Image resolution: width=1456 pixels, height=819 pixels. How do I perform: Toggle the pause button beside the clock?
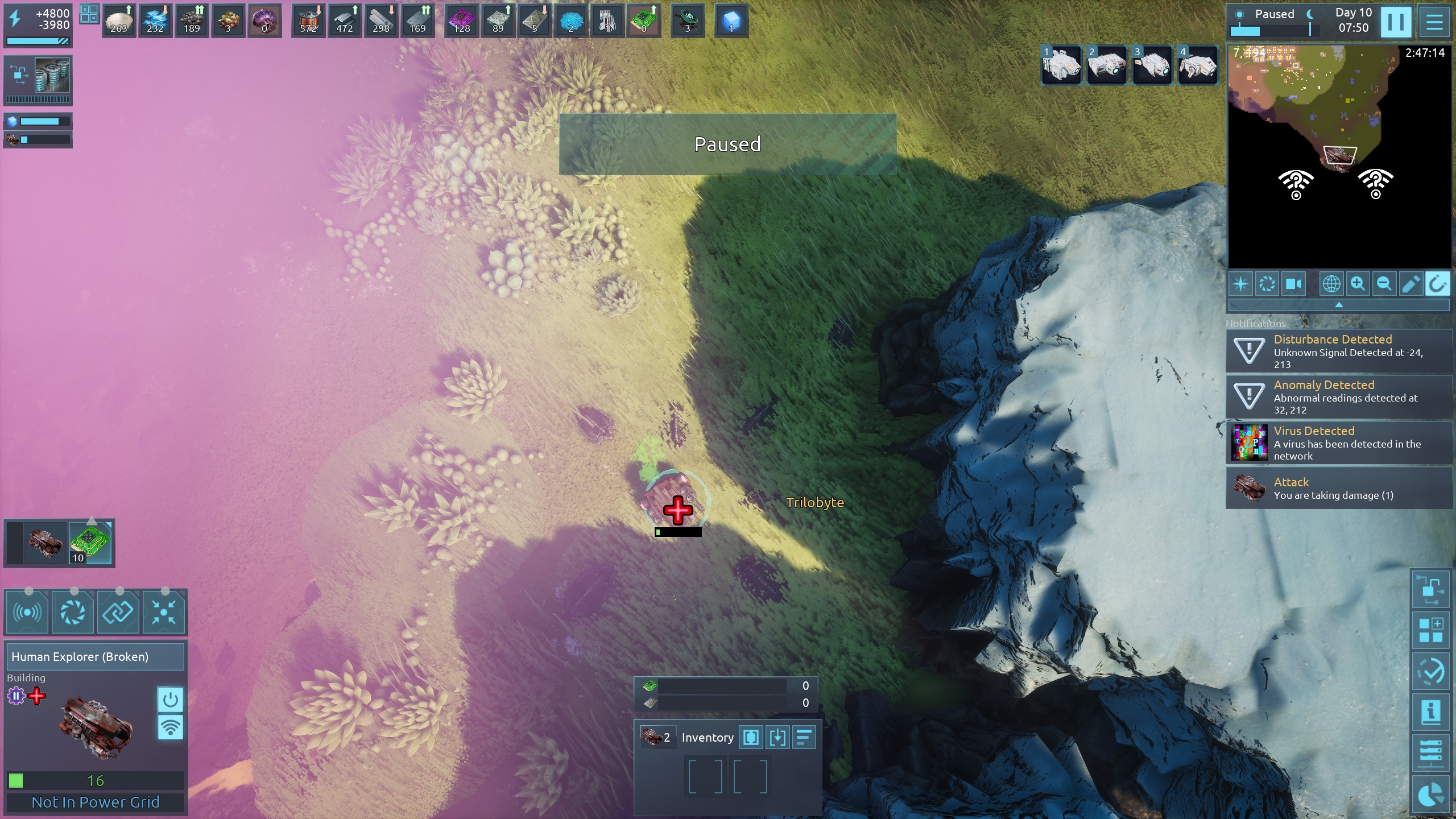(1396, 22)
